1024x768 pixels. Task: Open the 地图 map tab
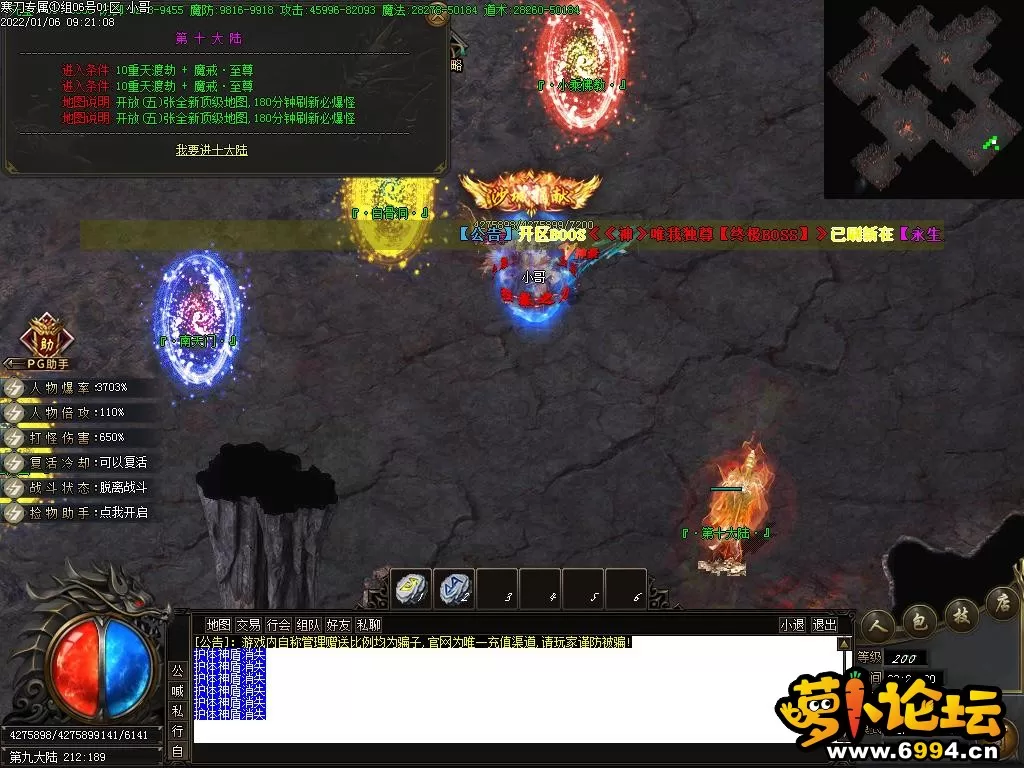coord(218,625)
